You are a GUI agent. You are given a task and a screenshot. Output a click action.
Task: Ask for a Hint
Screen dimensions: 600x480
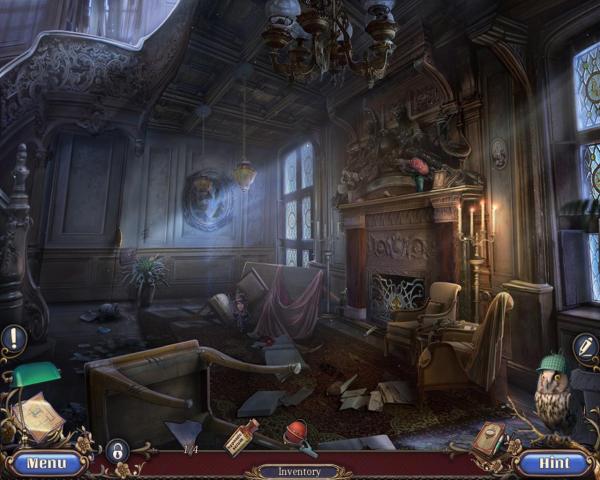pyautogui.click(x=553, y=463)
